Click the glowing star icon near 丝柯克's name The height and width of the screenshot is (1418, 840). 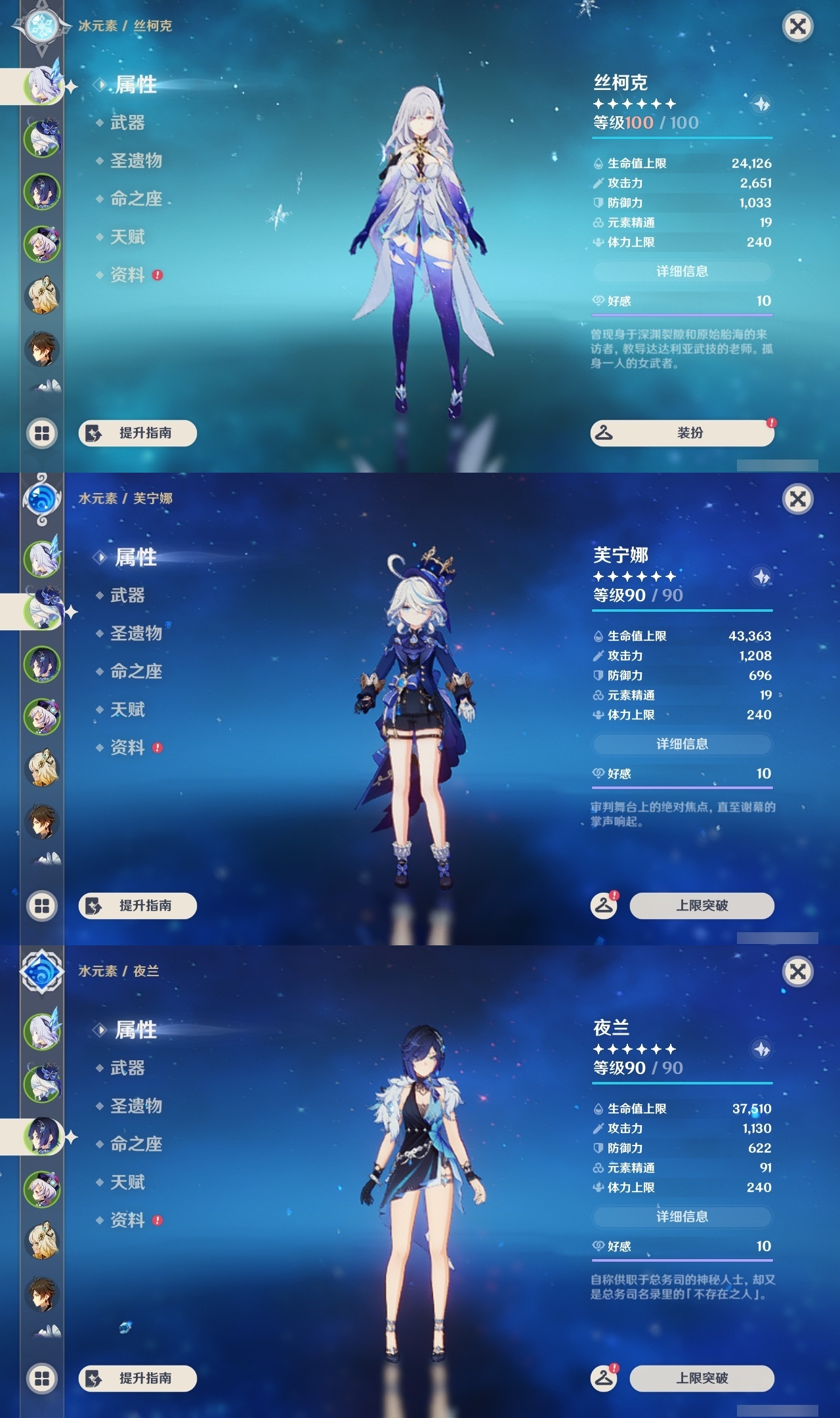[759, 104]
